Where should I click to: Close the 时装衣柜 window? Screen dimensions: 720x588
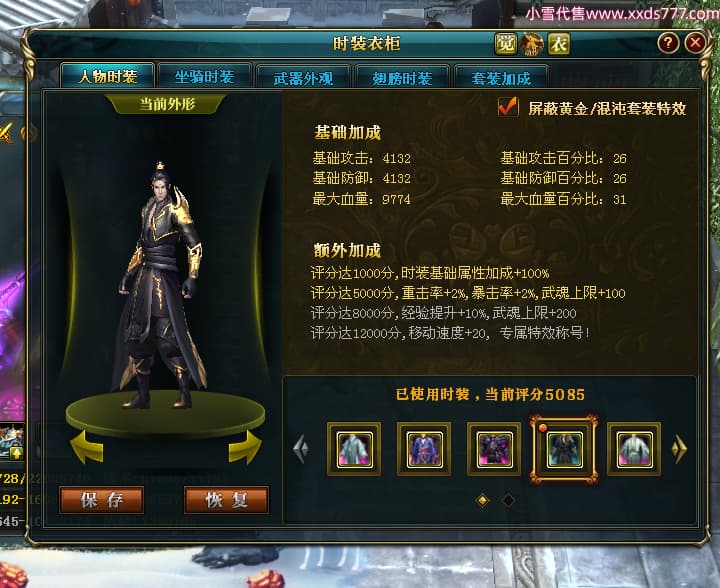tap(695, 43)
